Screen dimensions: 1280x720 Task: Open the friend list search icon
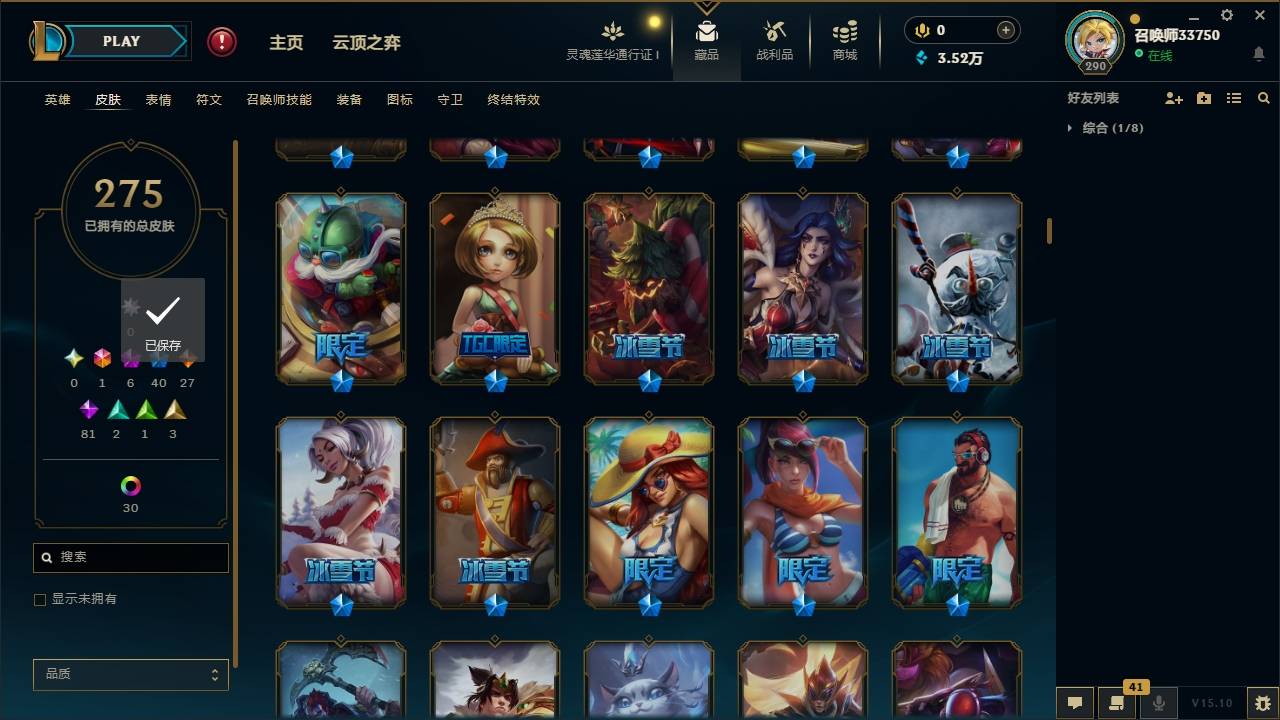1264,98
